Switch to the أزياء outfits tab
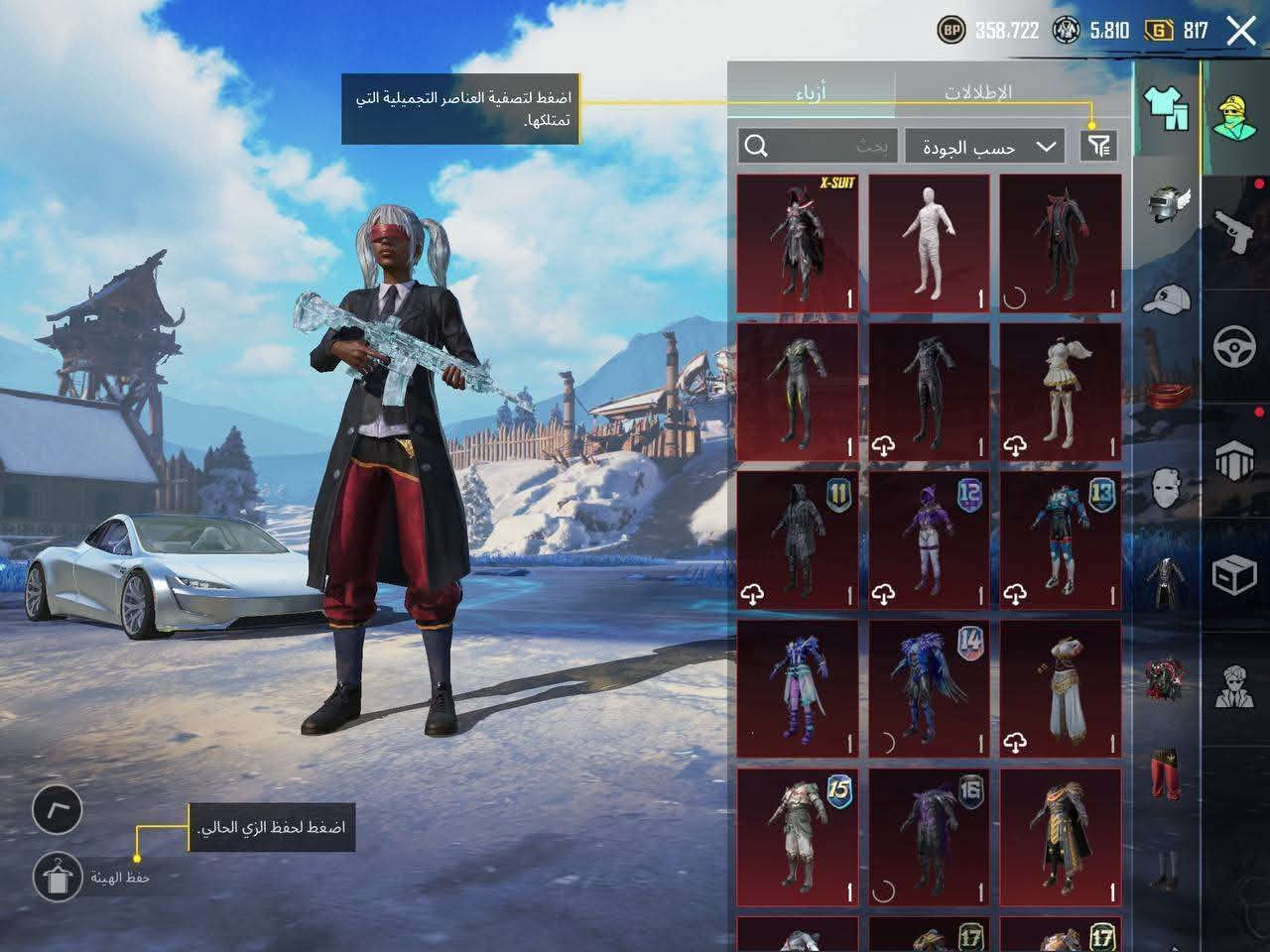This screenshot has width=1270, height=952. coord(811,93)
